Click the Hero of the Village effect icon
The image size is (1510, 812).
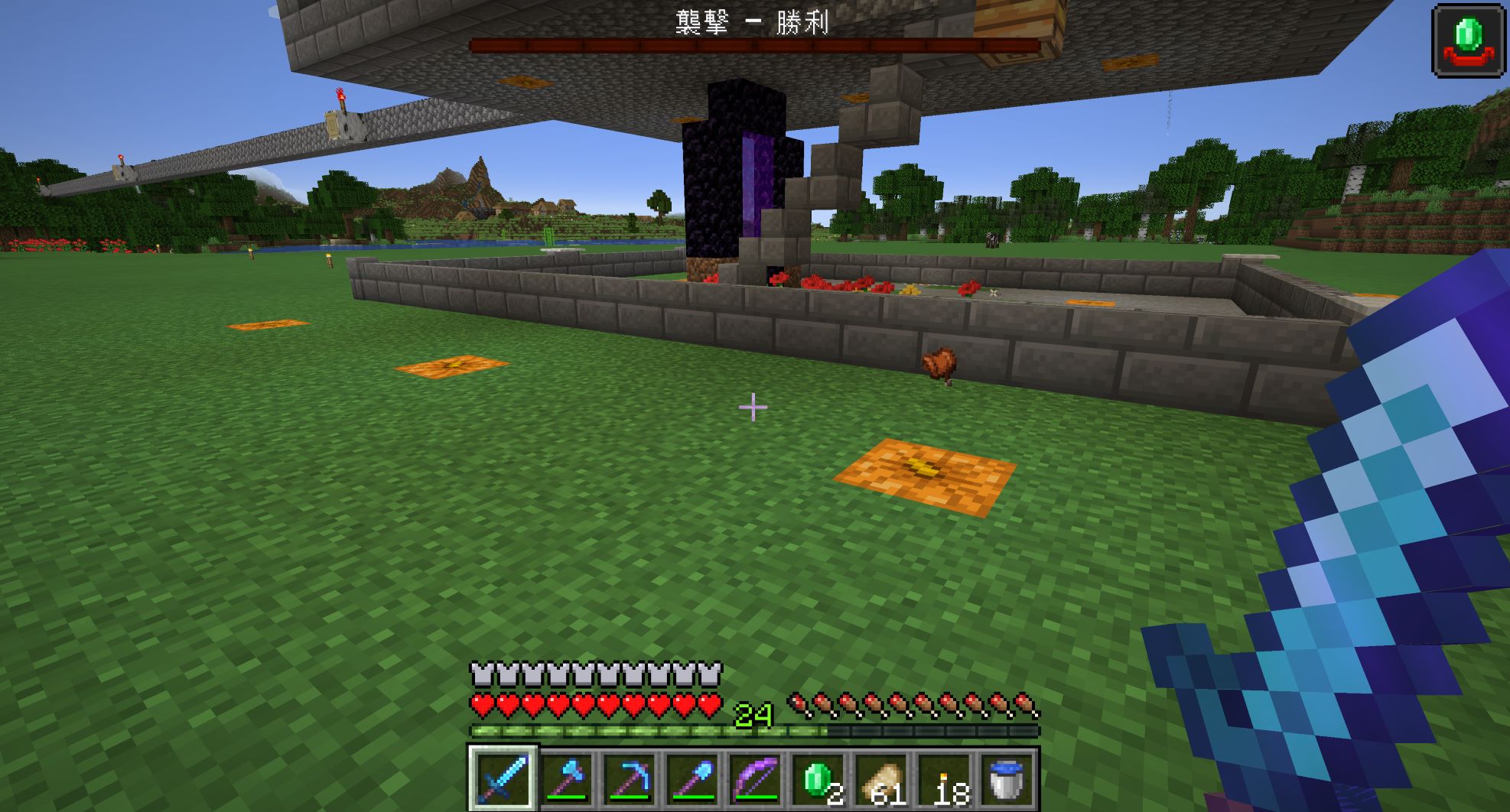point(1468,40)
